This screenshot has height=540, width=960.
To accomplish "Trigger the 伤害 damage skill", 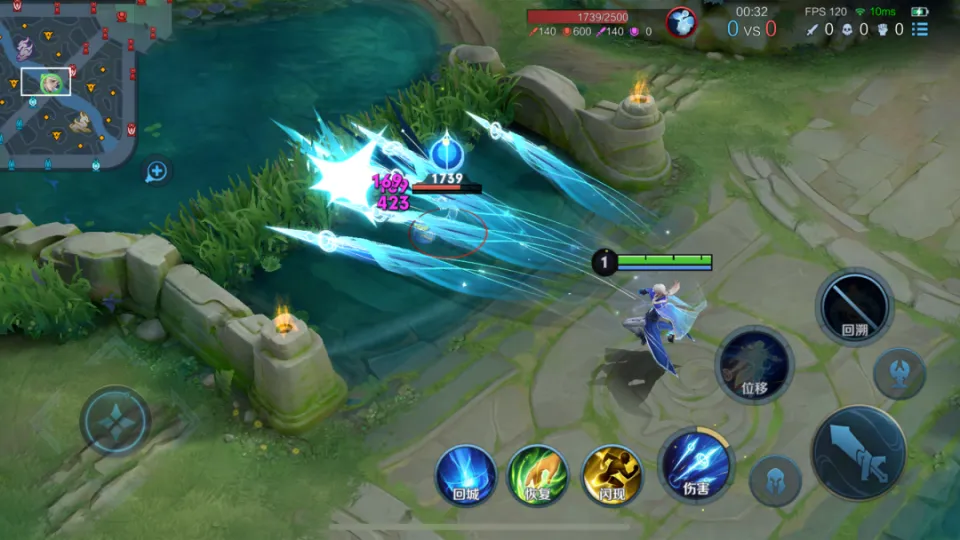I will coord(696,463).
